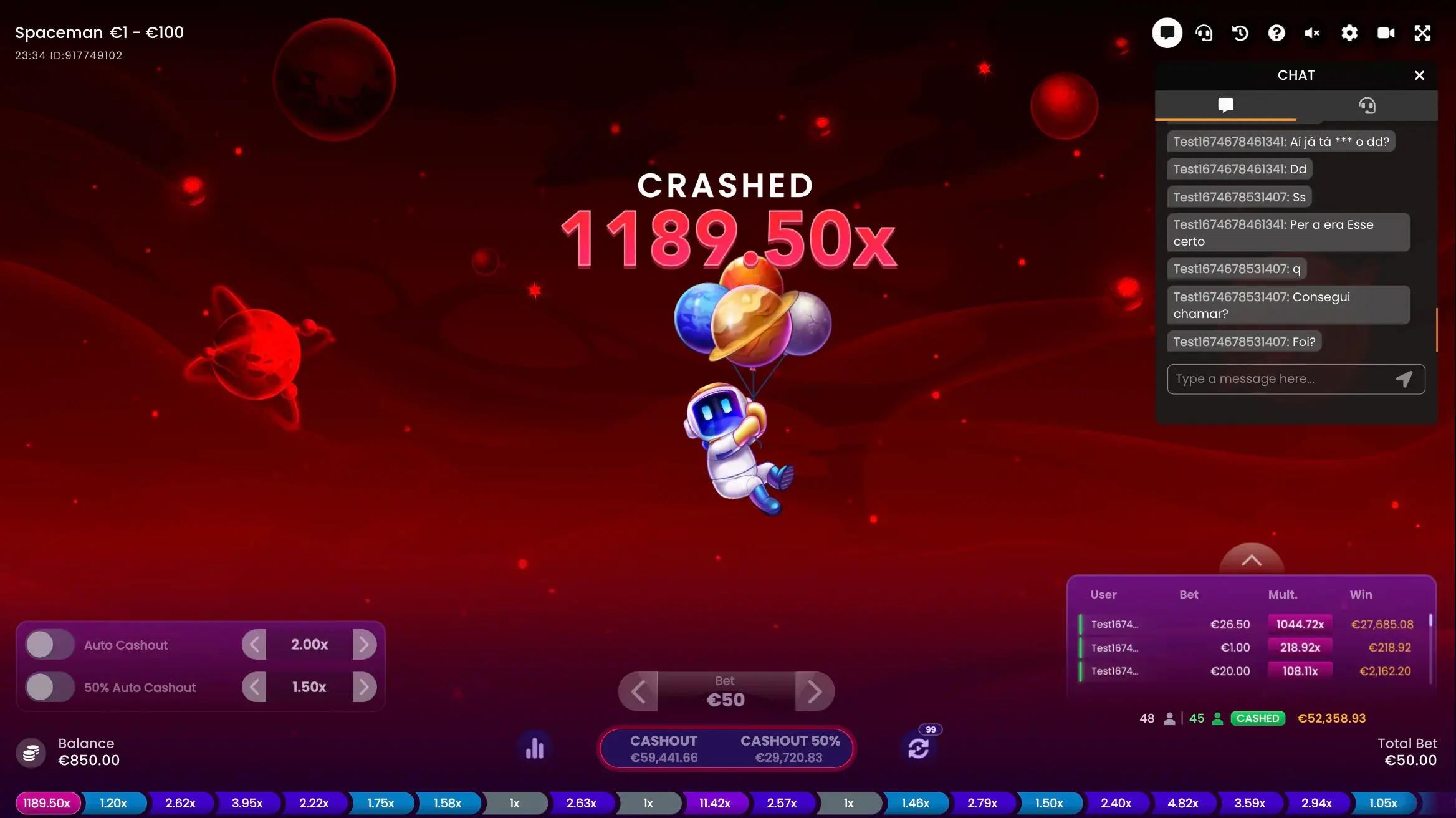Switch to the live support headset tab
Screen dimensions: 1456x818
click(x=1367, y=105)
